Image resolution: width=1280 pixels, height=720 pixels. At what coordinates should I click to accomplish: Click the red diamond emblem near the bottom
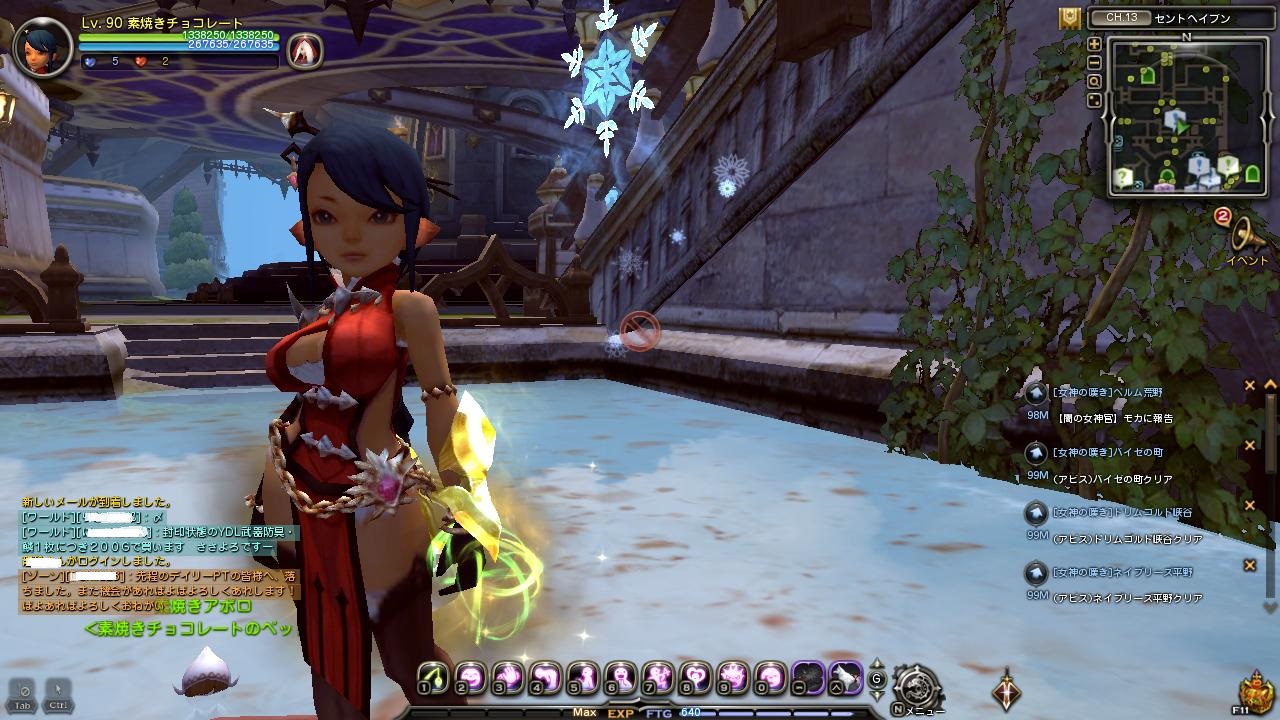point(1006,690)
